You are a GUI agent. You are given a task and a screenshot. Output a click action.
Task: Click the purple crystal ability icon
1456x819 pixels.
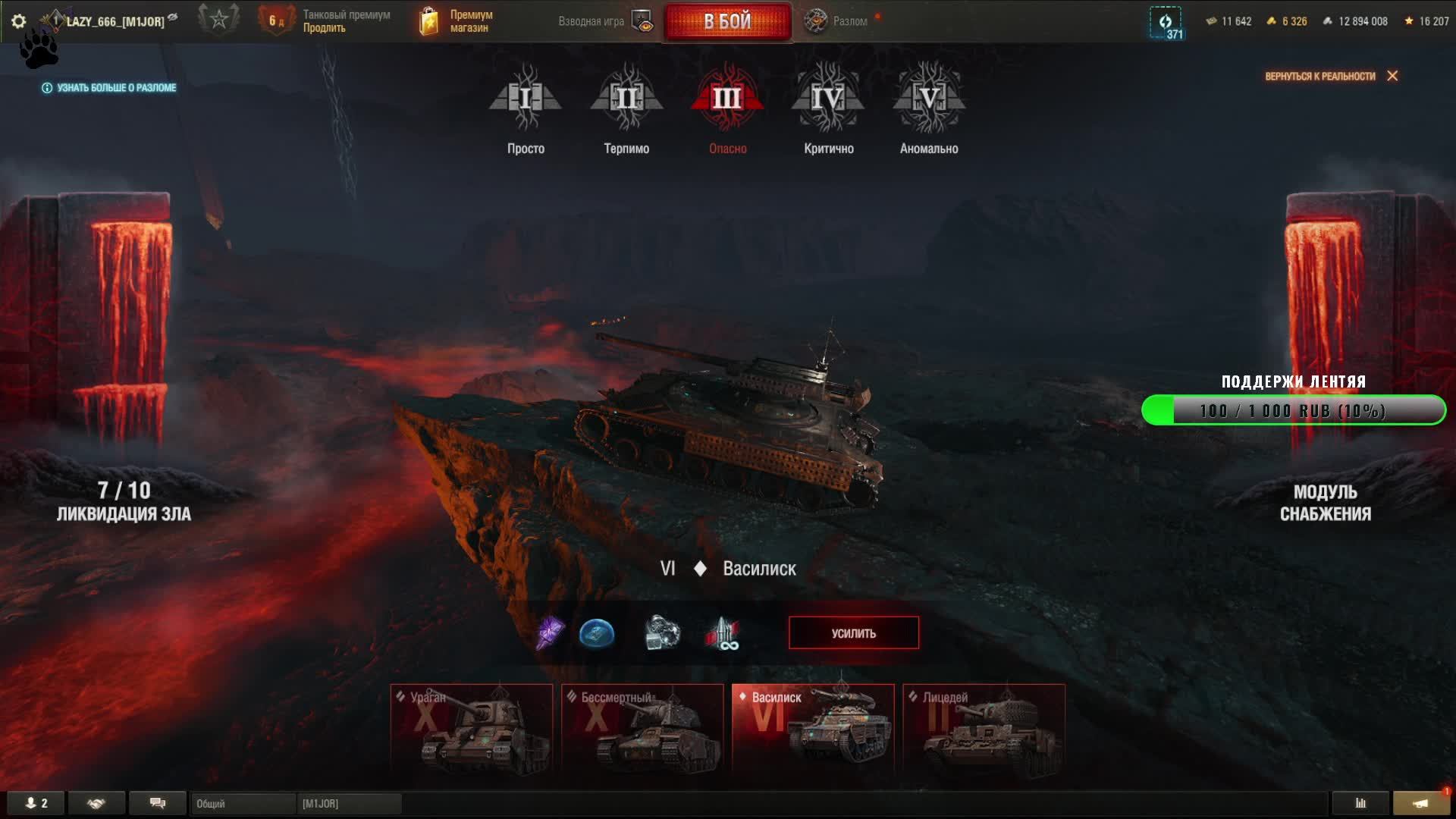pos(550,633)
